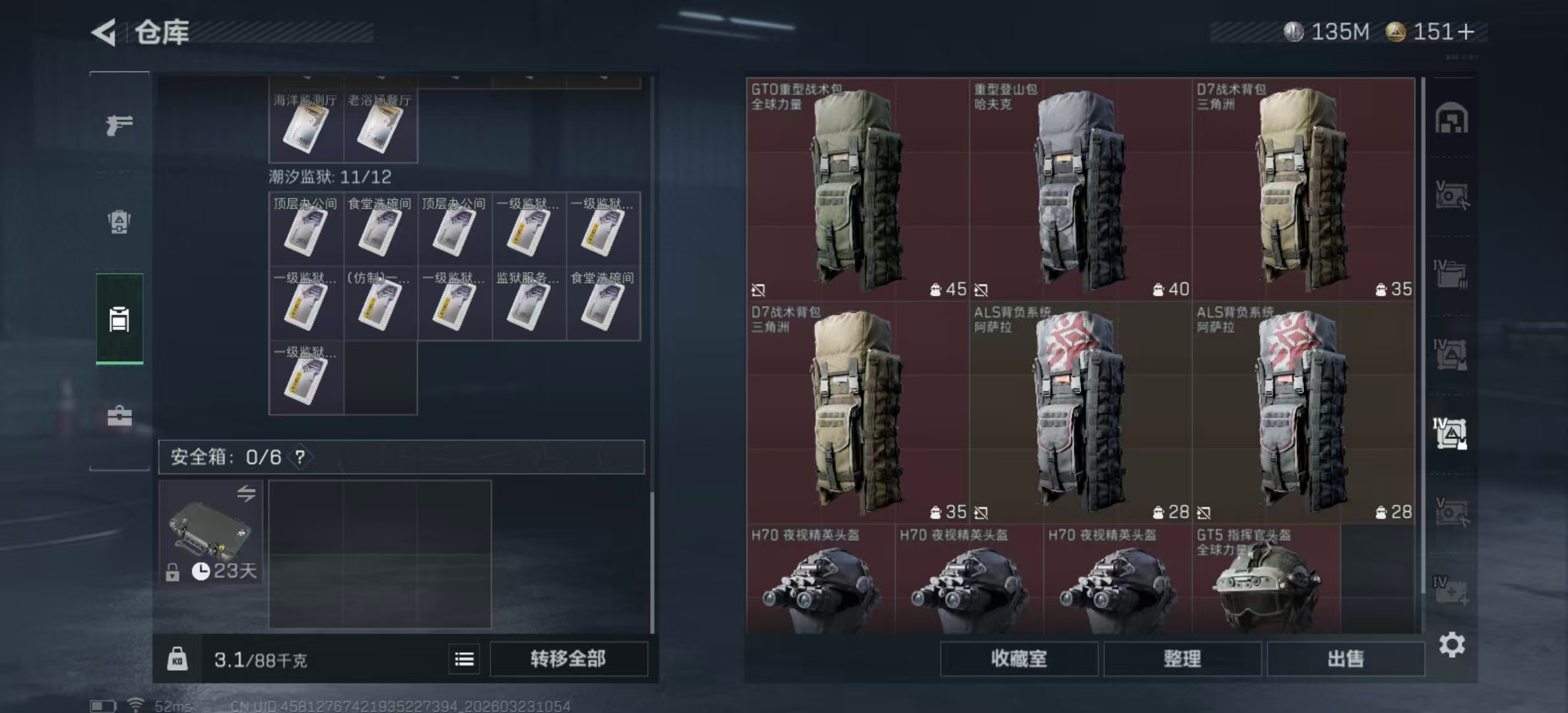
Task: Switch to the pistol weapons tab
Action: coord(119,125)
